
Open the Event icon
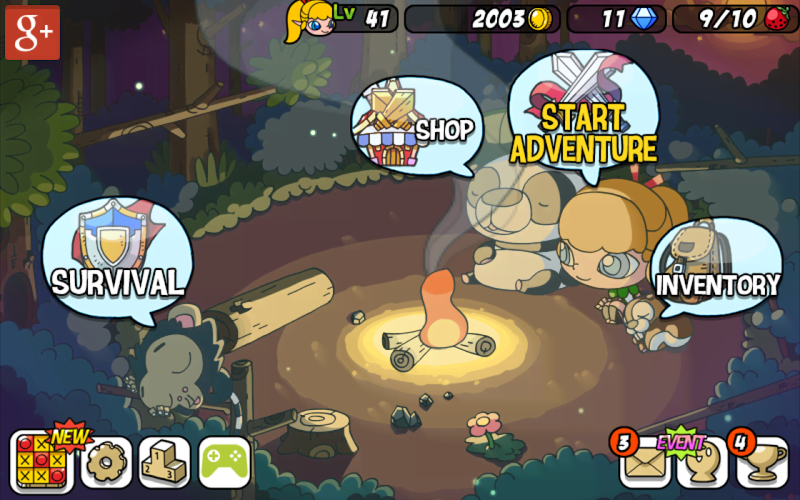tap(700, 462)
